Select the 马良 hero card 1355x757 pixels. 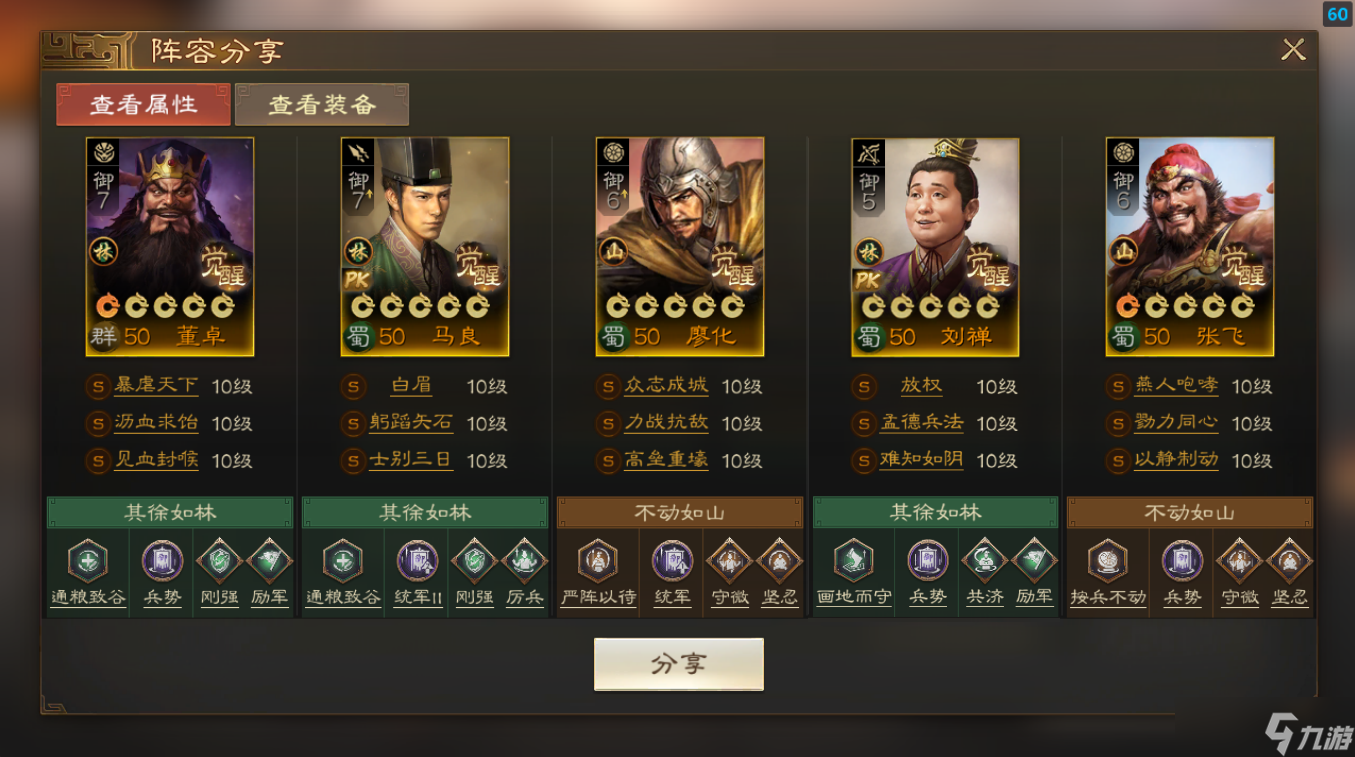(425, 246)
